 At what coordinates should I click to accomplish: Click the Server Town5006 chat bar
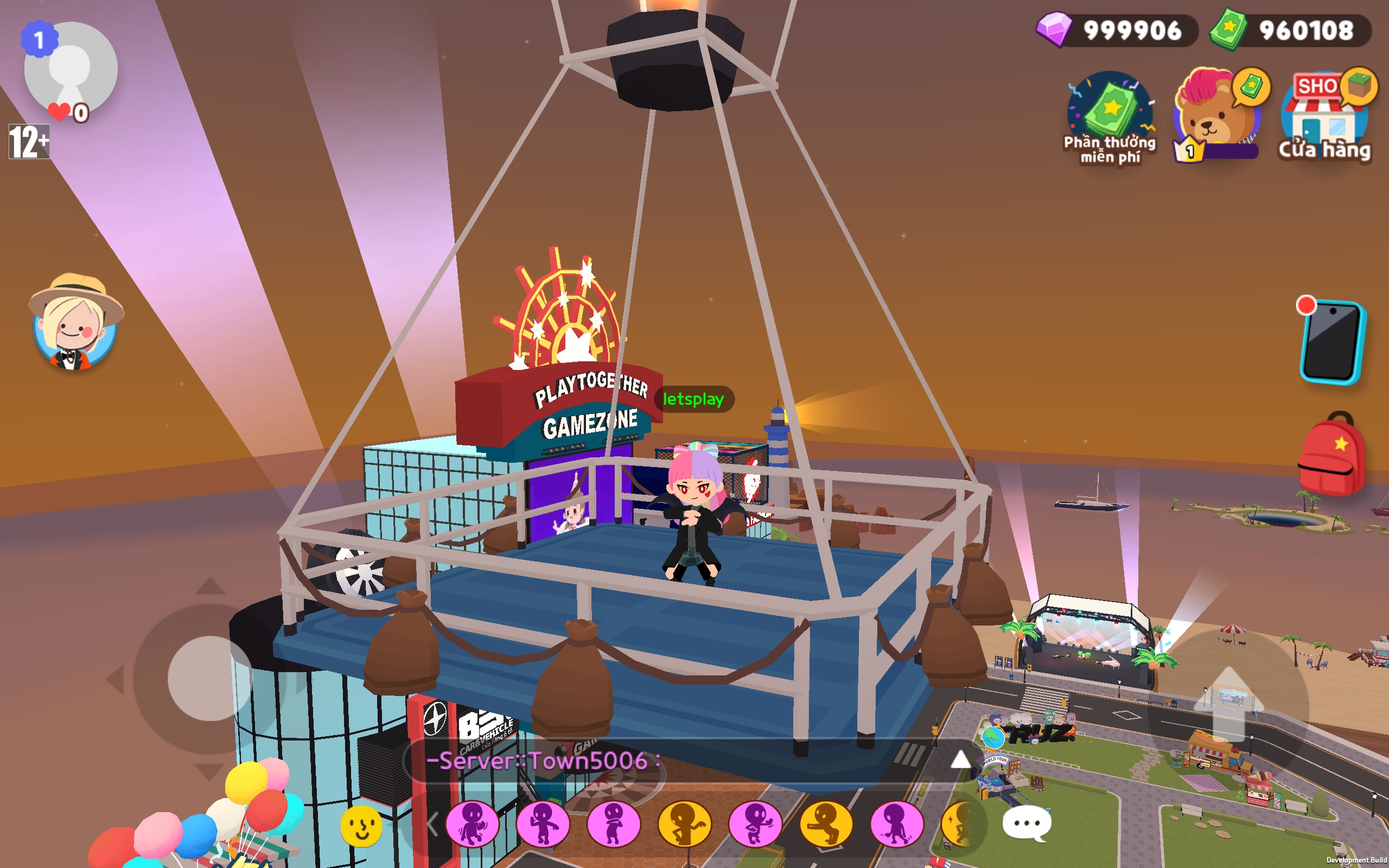click(x=677, y=761)
